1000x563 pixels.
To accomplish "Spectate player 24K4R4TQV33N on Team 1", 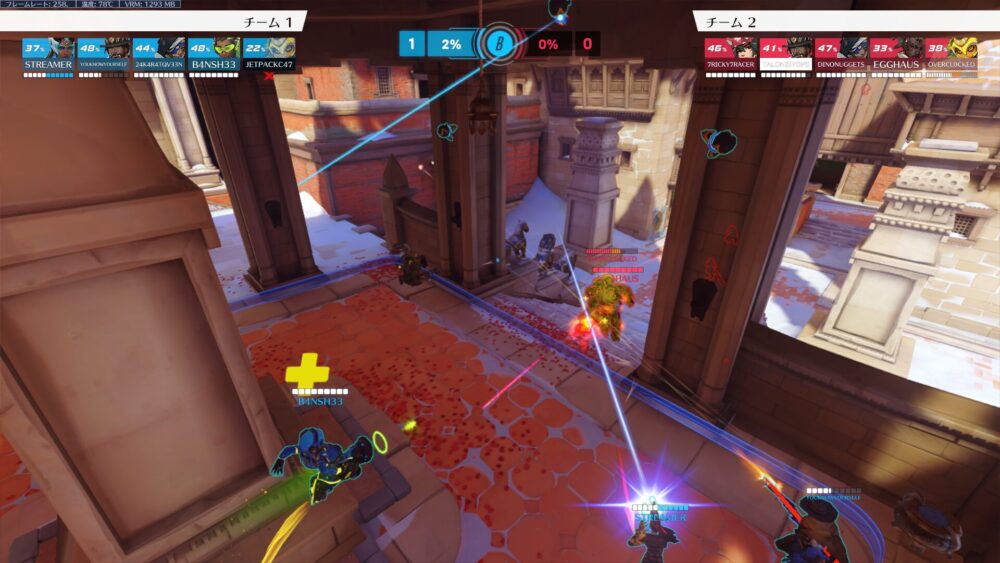I will [158, 56].
